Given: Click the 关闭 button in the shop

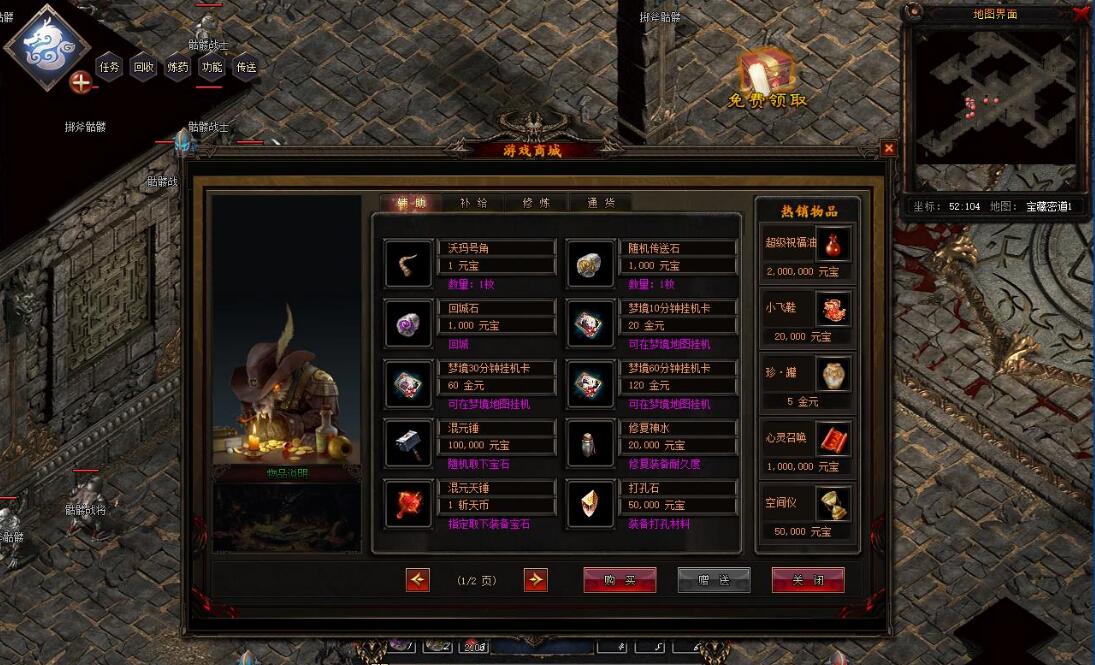Looking at the screenshot, I should 808,580.
